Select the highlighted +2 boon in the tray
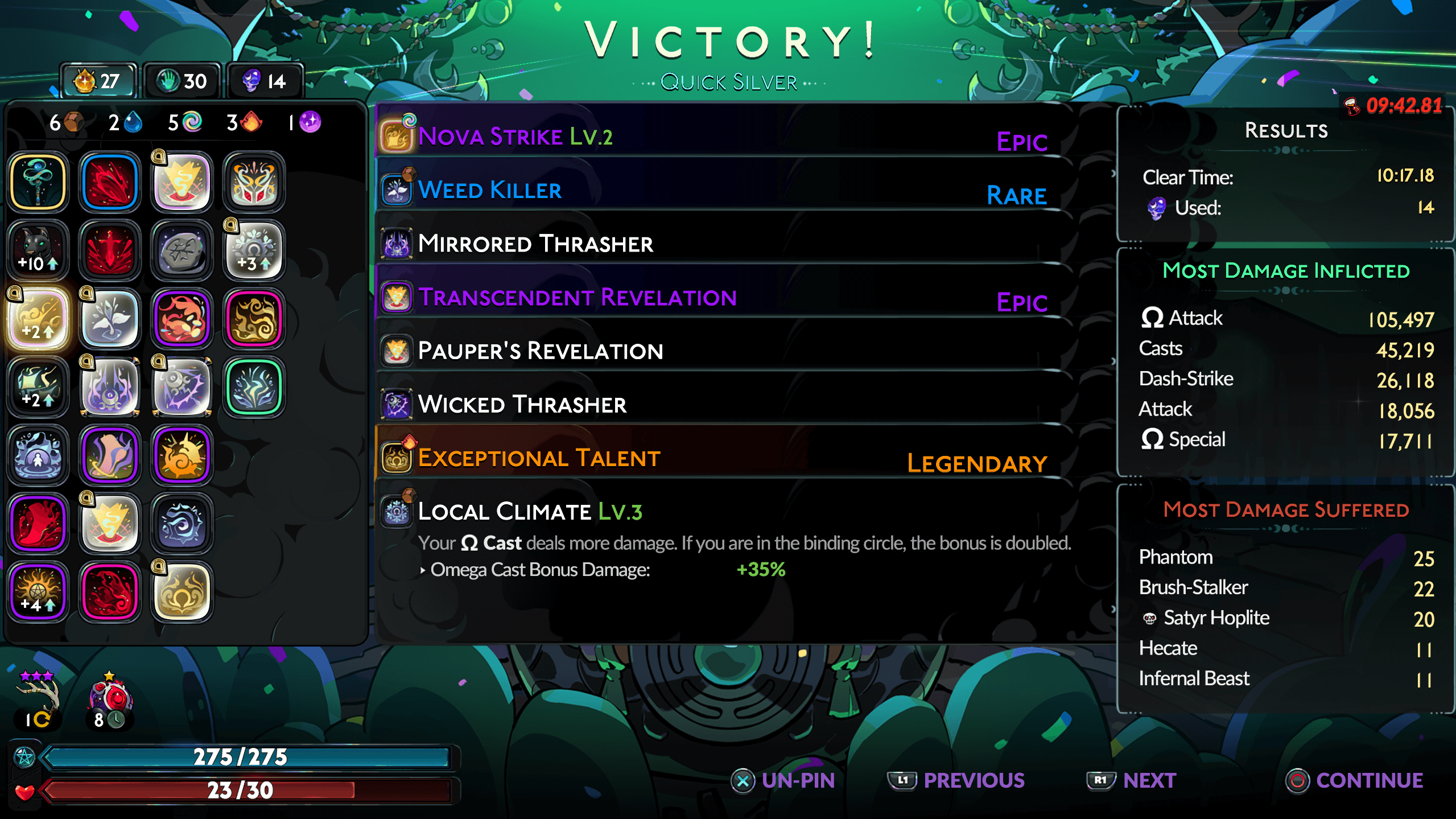1456x819 pixels. (x=38, y=319)
